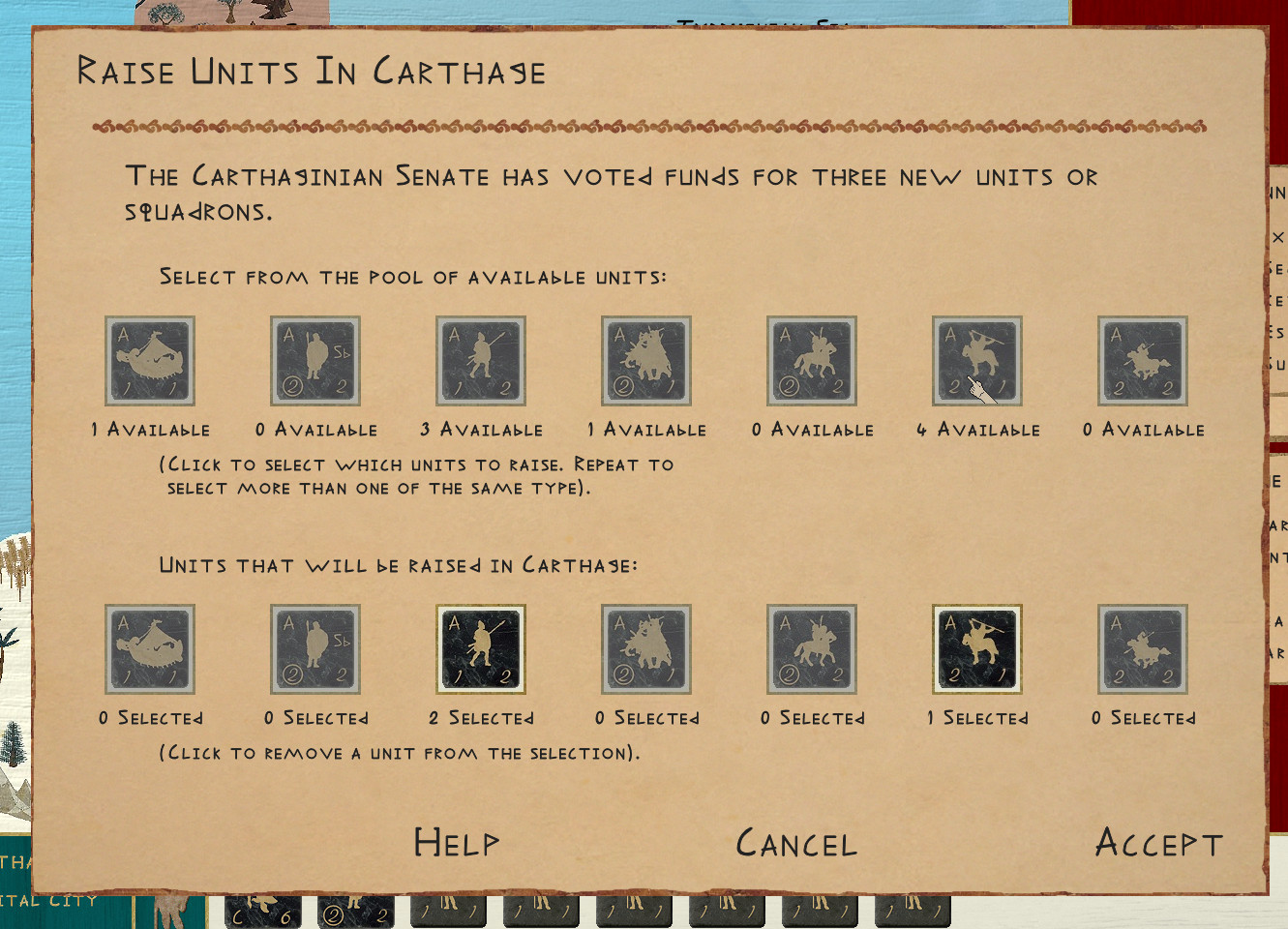The width and height of the screenshot is (1288, 929).
Task: Cancel the raise units dialog
Action: (796, 843)
